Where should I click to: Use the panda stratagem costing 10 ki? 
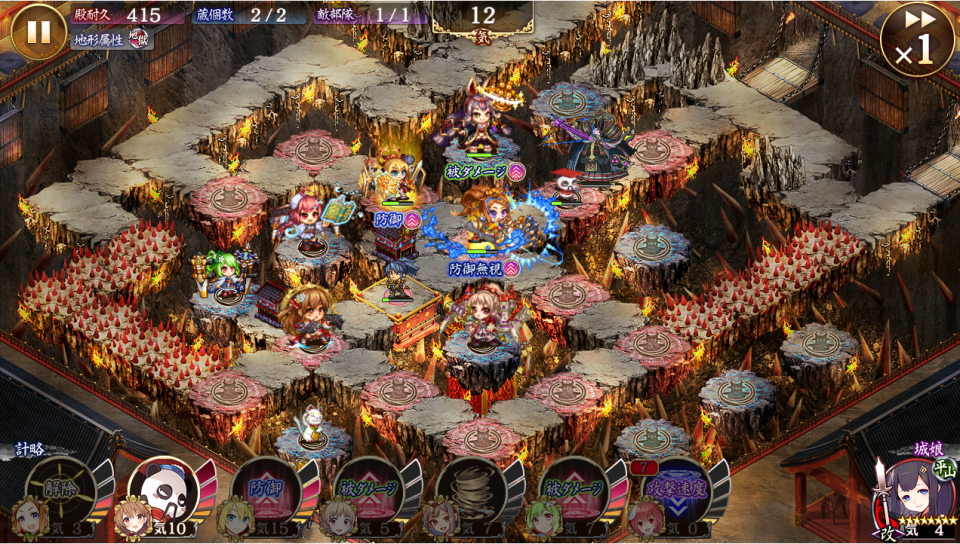pyautogui.click(x=163, y=490)
